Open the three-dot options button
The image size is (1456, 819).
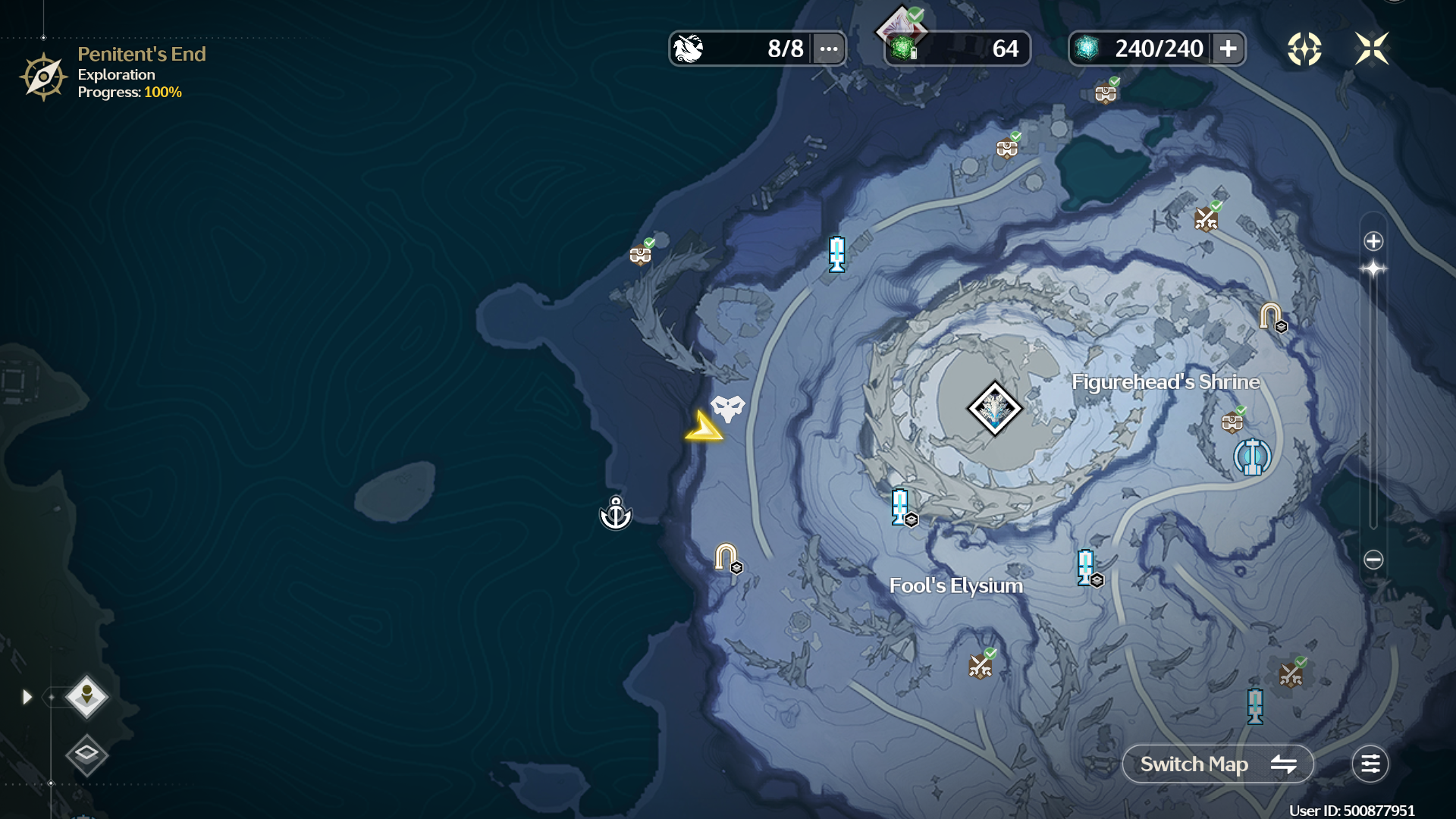[829, 49]
